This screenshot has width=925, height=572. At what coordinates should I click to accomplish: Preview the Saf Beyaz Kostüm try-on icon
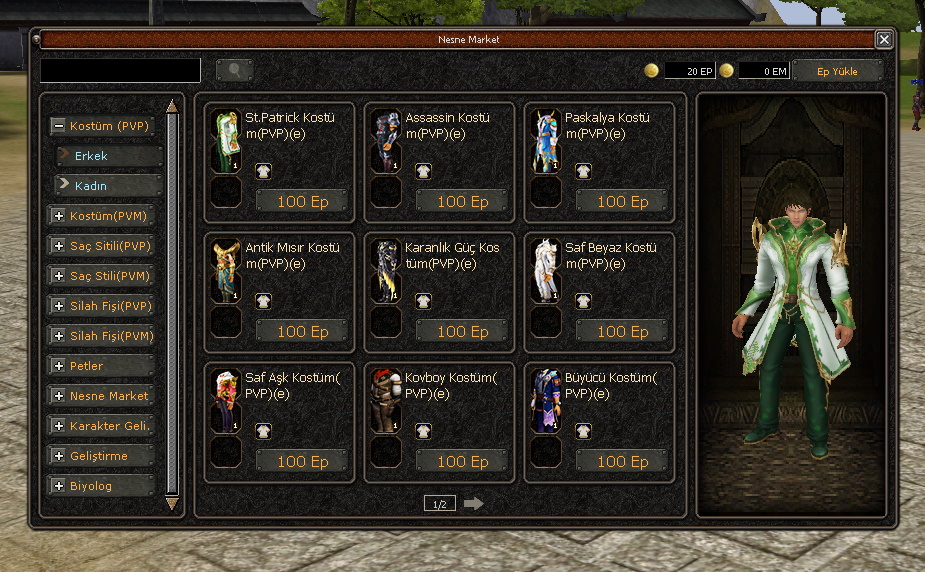pyautogui.click(x=583, y=301)
